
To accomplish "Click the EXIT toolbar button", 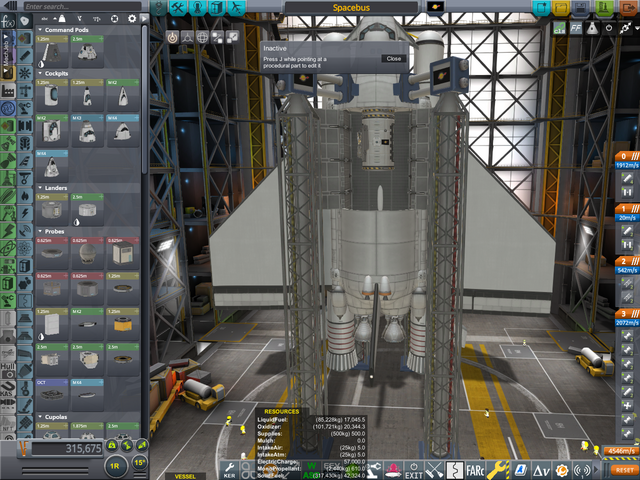I will click(x=414, y=469).
